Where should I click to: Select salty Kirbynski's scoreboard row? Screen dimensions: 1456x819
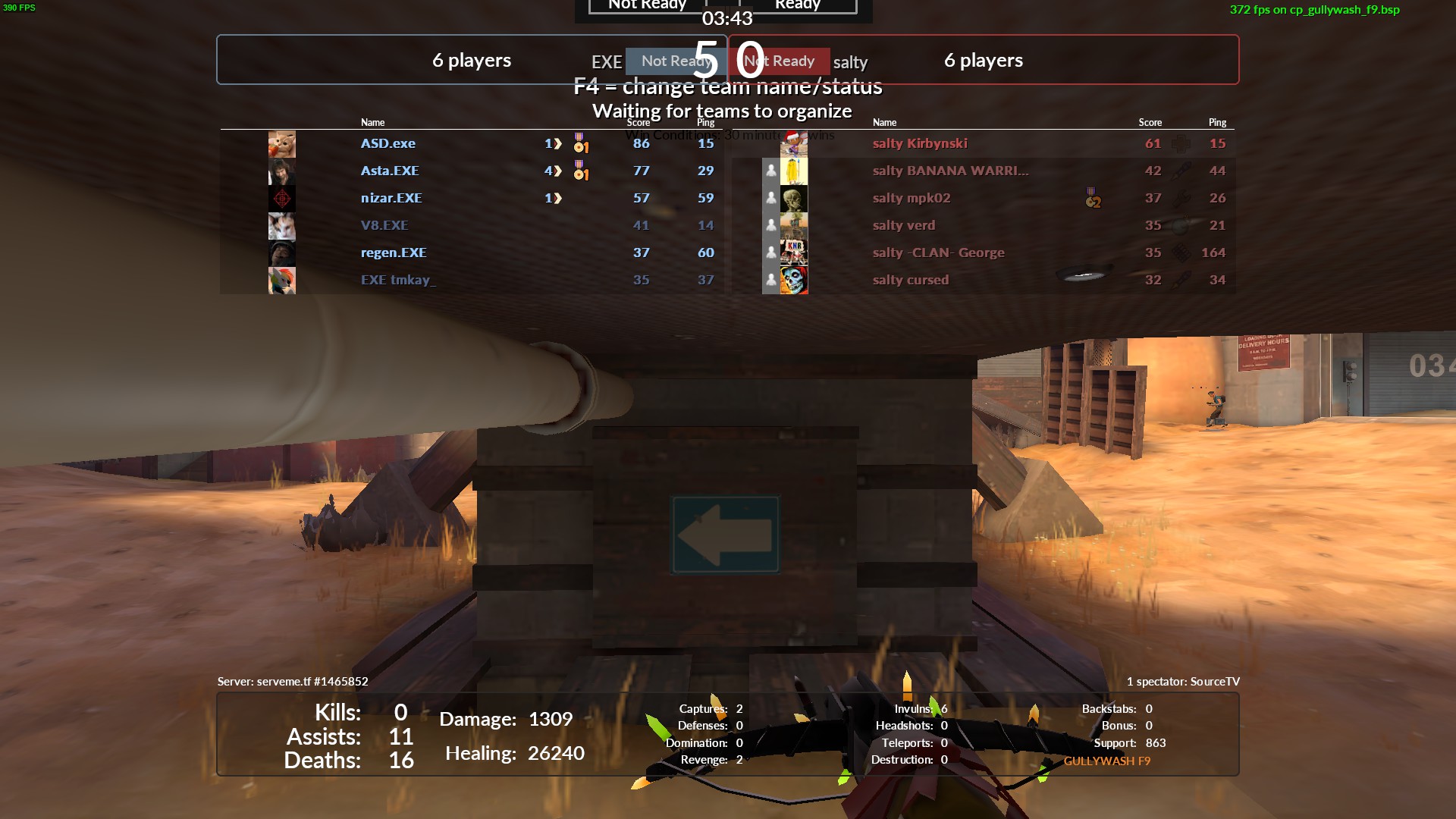click(920, 143)
